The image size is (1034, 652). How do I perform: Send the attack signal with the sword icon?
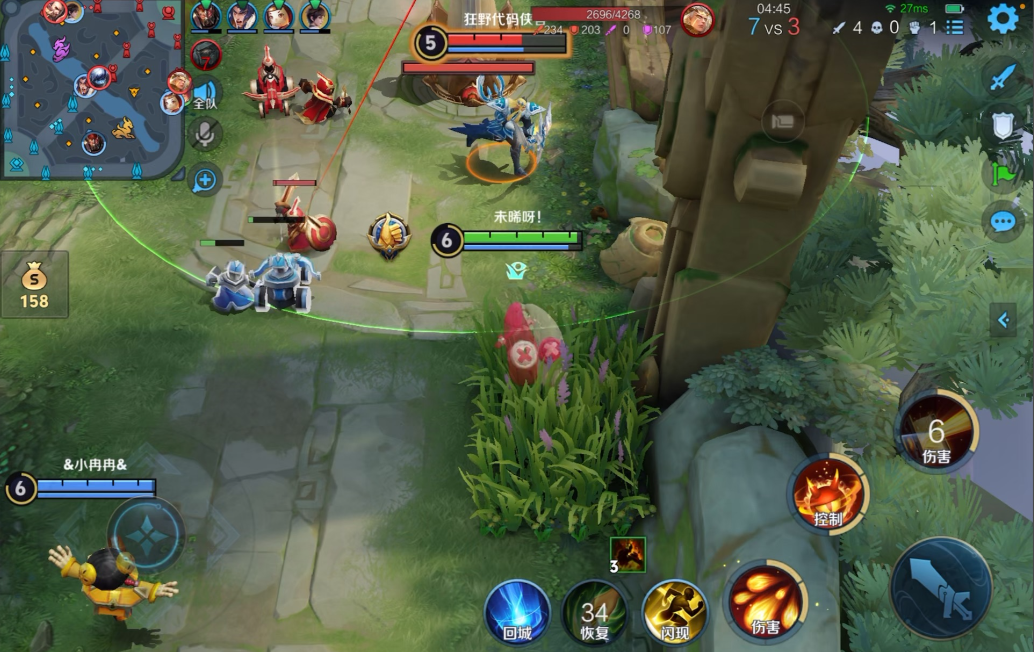click(x=1002, y=77)
